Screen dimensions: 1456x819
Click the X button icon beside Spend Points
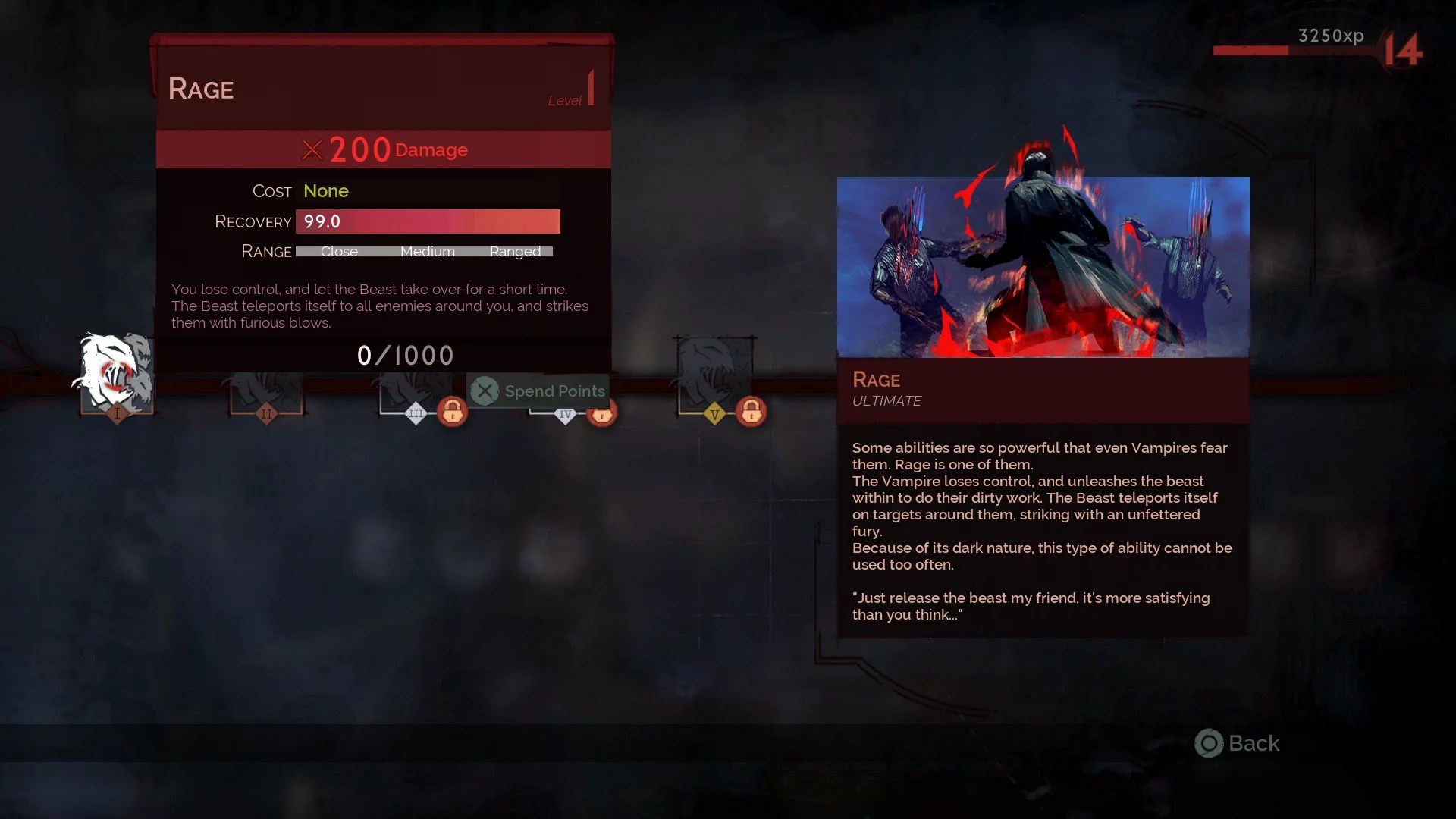pyautogui.click(x=485, y=391)
